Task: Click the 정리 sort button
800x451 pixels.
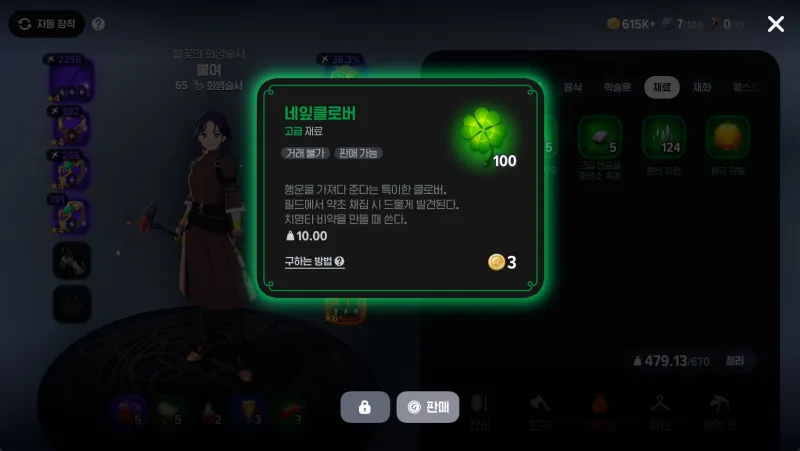Action: [734, 360]
